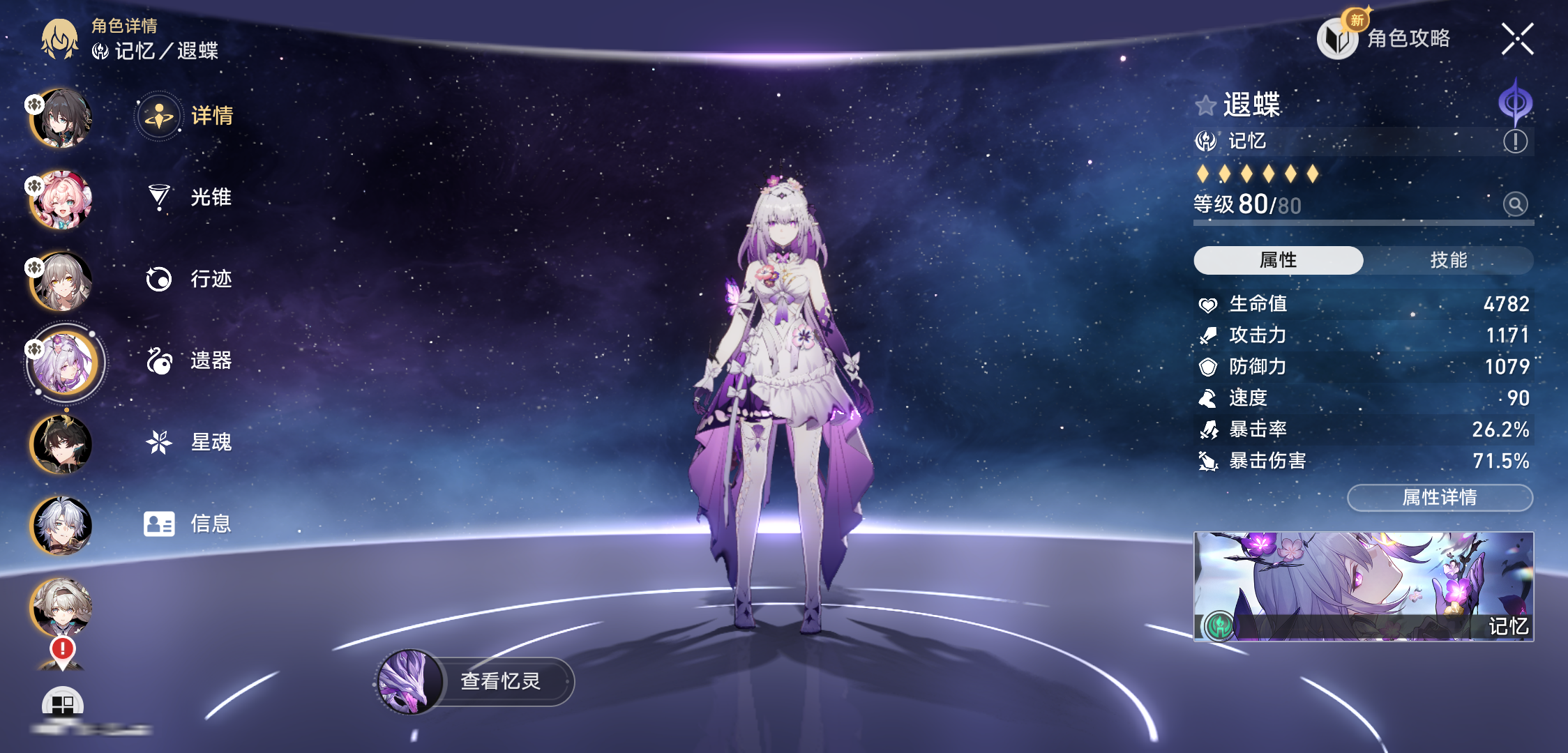Image resolution: width=1568 pixels, height=753 pixels.
Task: Pick the black-haired horned character portrait
Action: [61, 445]
